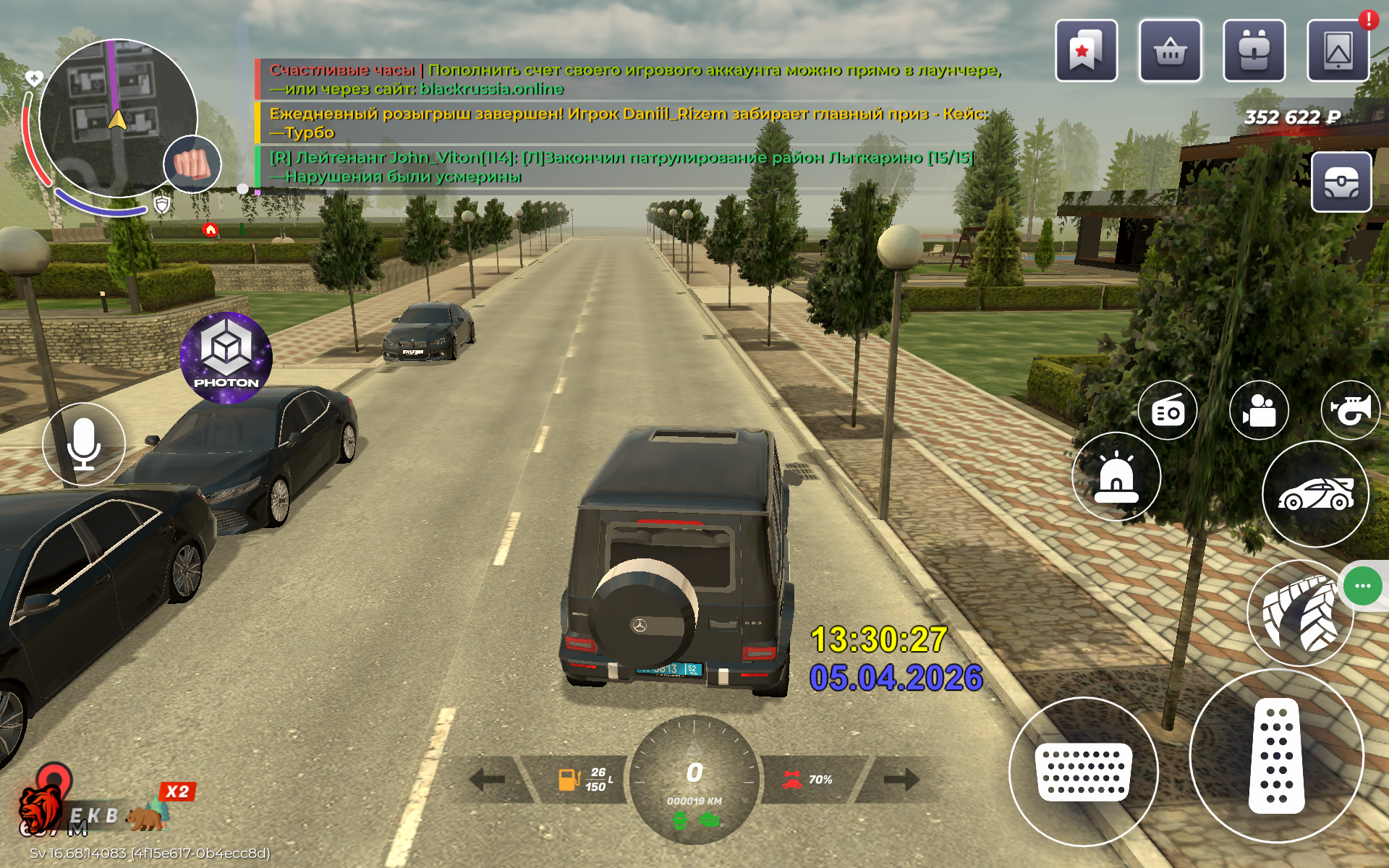Screen dimensions: 1389x868
Task: Turn on the car radio
Action: click(1168, 411)
